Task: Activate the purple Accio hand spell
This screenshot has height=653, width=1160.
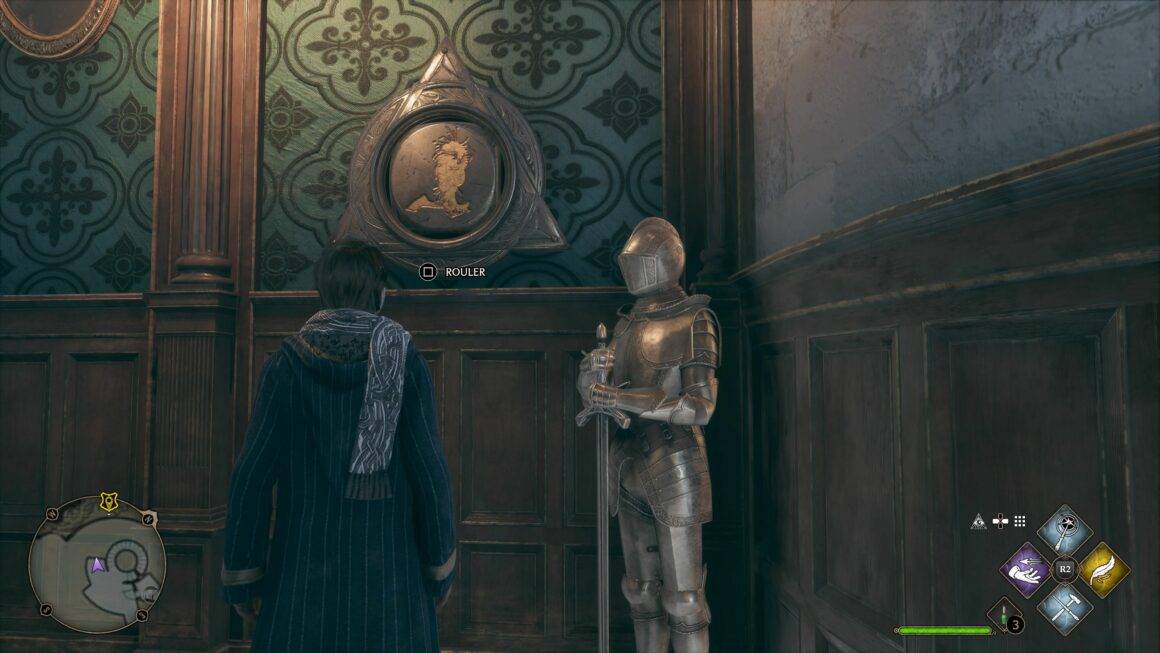Action: 1025,568
